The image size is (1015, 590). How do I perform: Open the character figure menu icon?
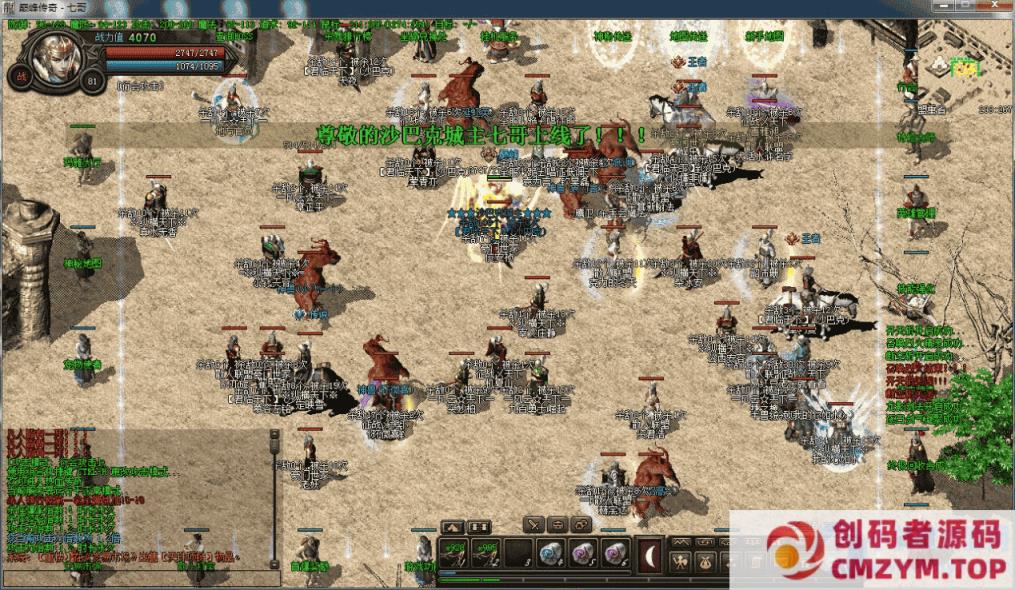682,562
